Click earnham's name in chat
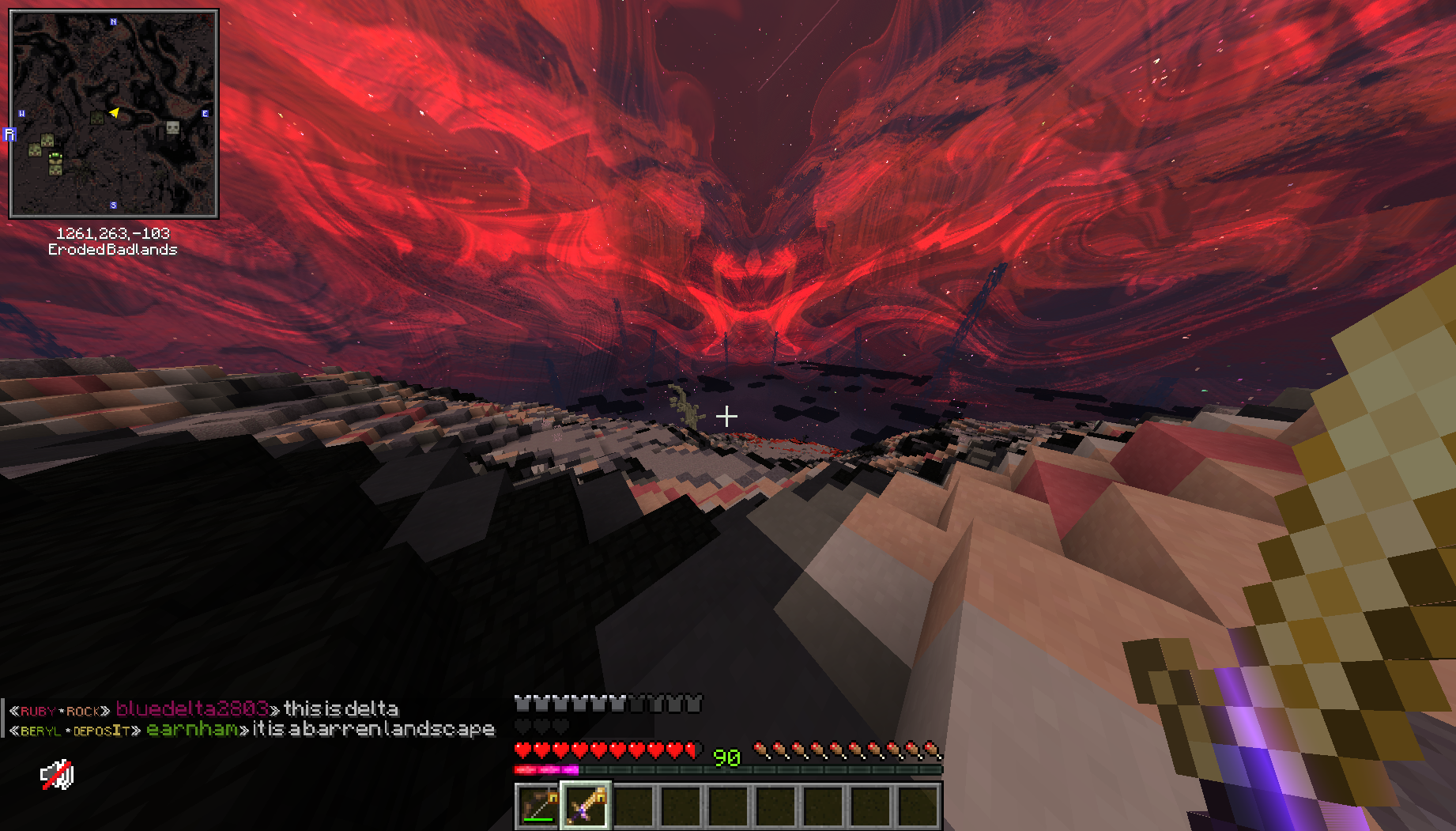This screenshot has width=1456, height=831. pyautogui.click(x=192, y=729)
